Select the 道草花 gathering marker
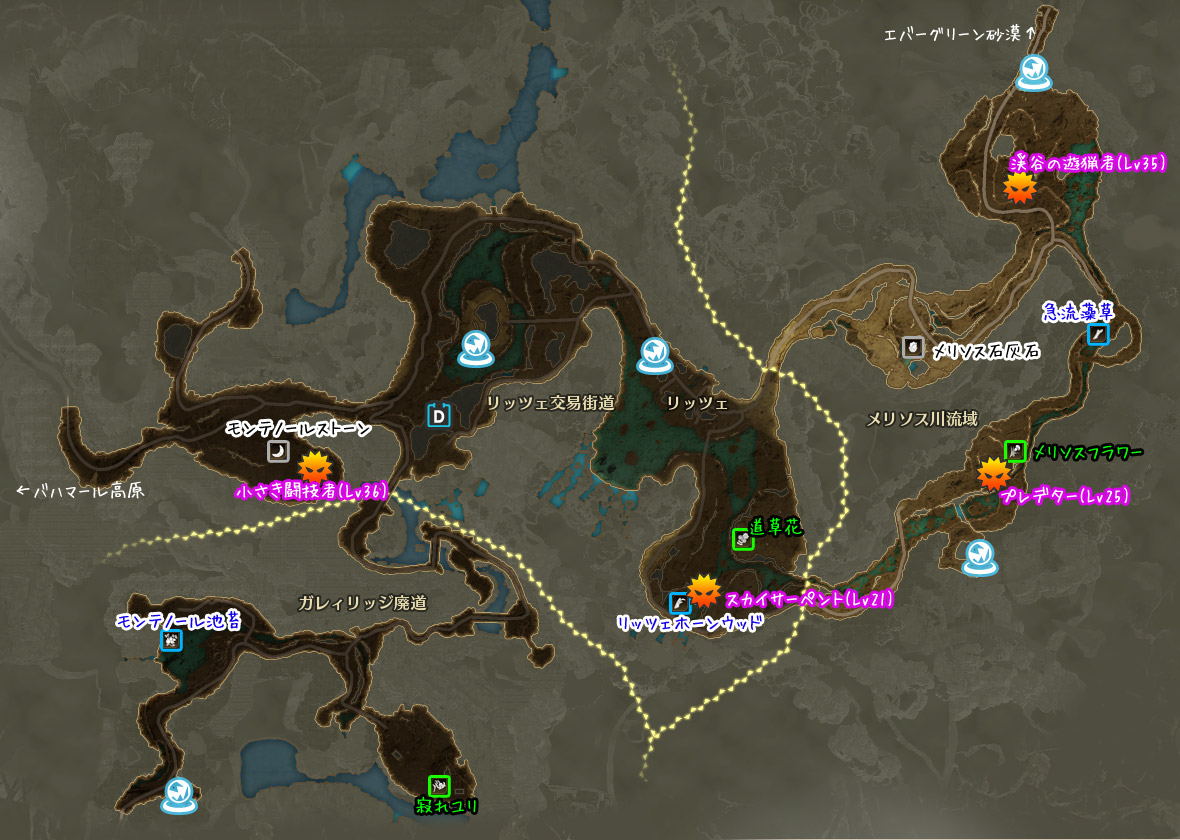The height and width of the screenshot is (840, 1180). point(742,539)
